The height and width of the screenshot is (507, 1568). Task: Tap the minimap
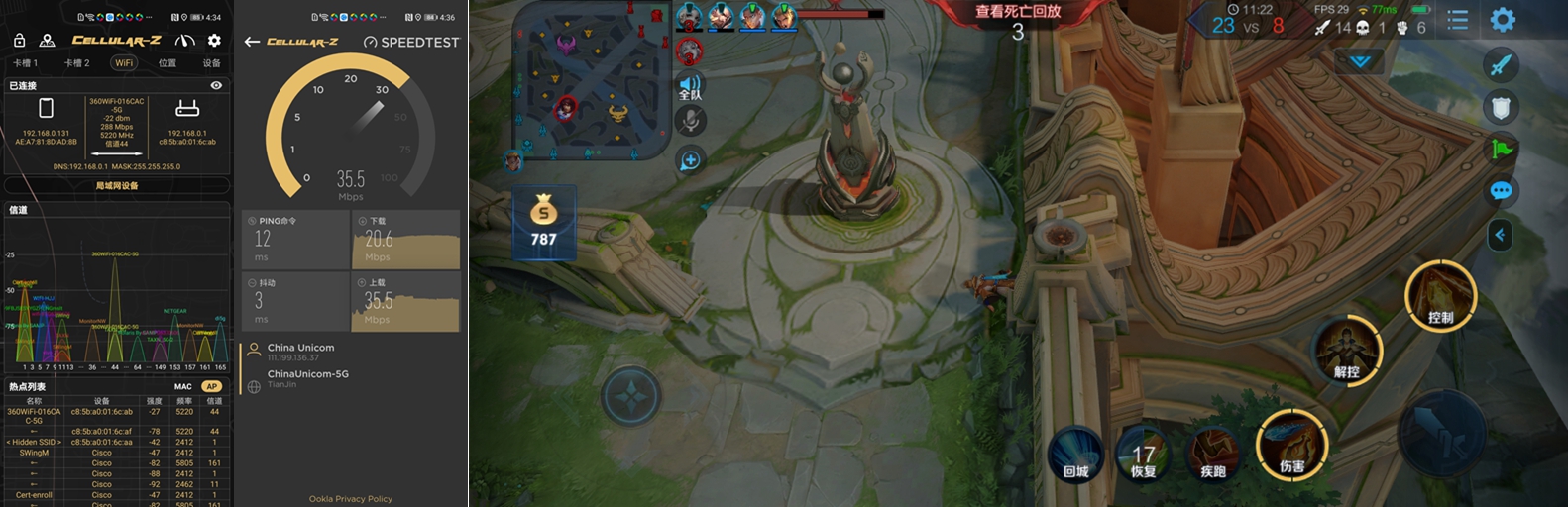coord(590,80)
